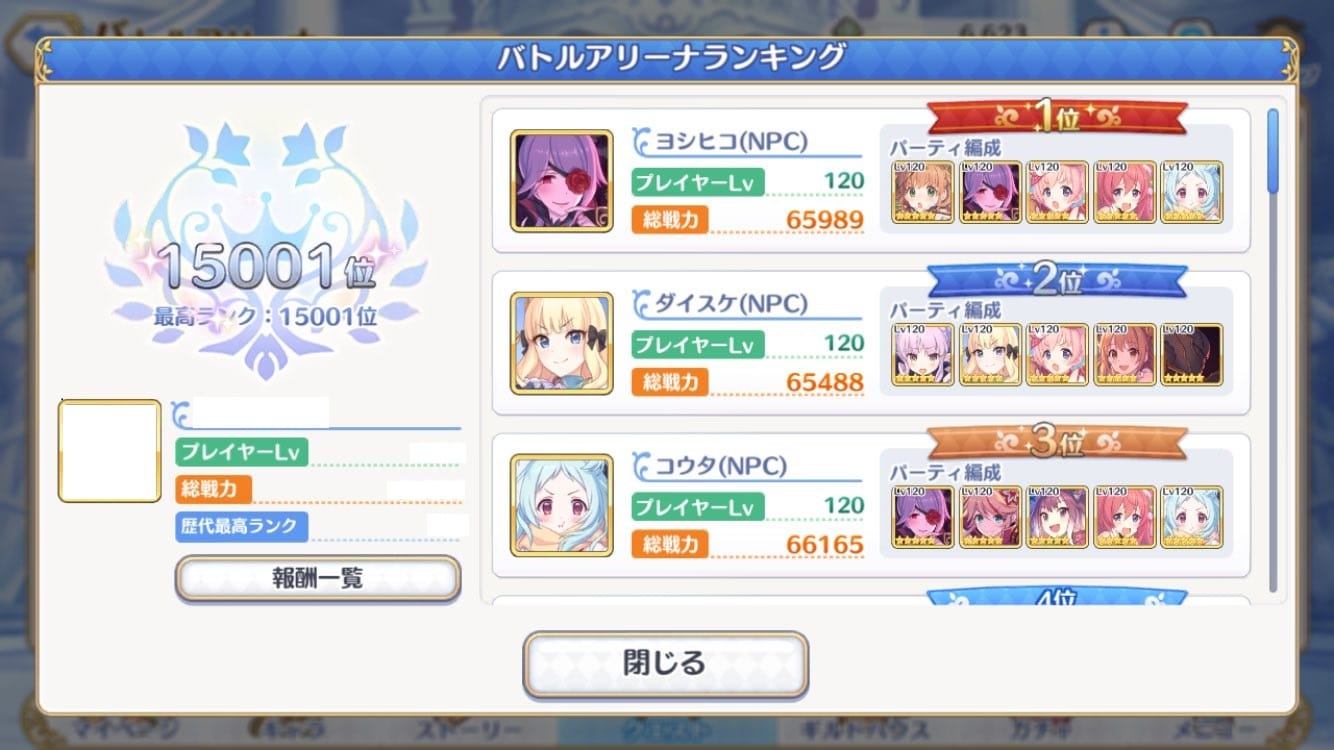This screenshot has height=750, width=1334.
Task: Open the 報酬一覧 rewards list button
Action: click(318, 578)
